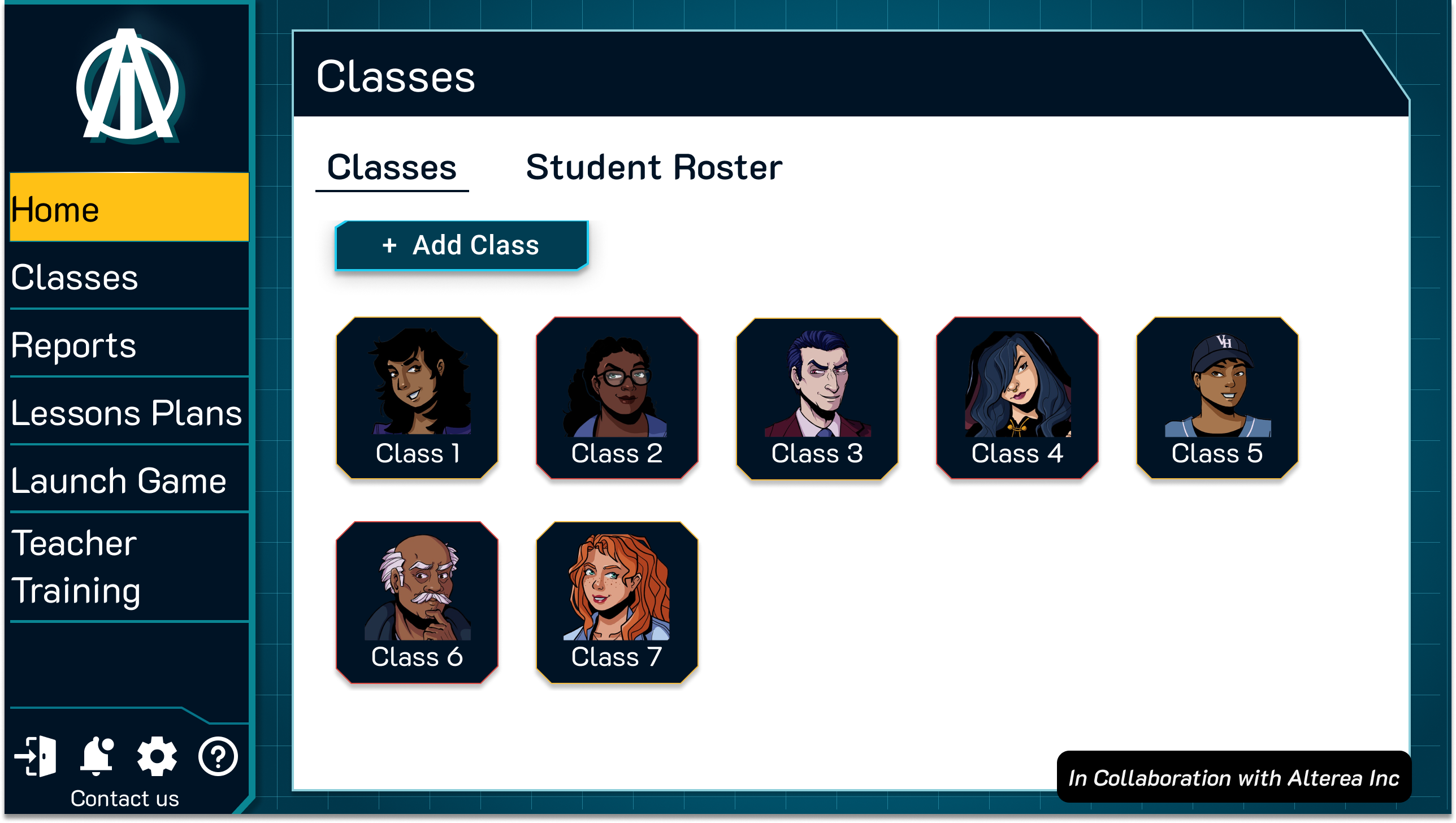The height and width of the screenshot is (823, 1456).
Task: Select Lessons Plans from sidebar
Action: click(x=129, y=413)
